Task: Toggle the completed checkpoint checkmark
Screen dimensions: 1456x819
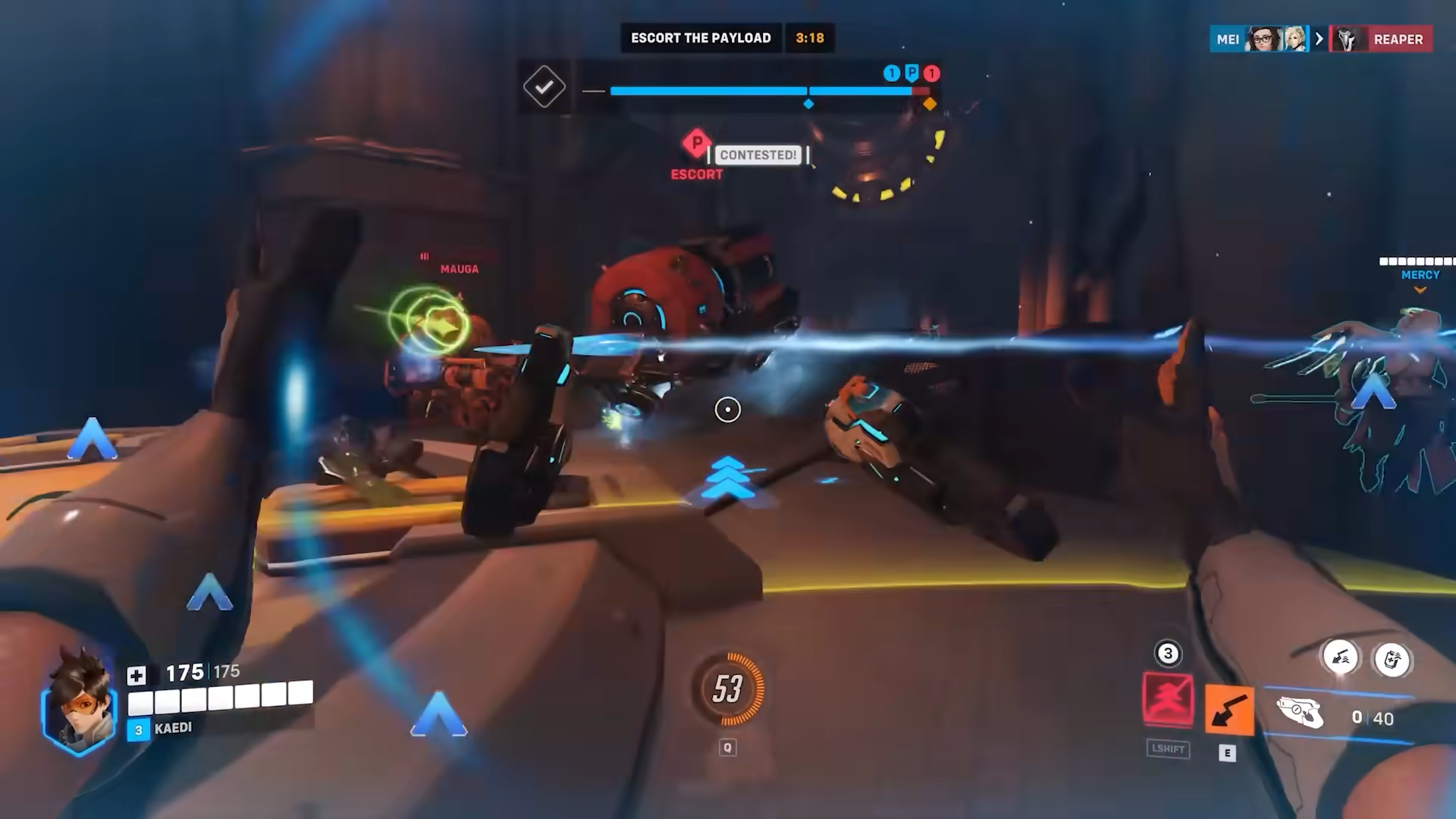Action: point(544,86)
